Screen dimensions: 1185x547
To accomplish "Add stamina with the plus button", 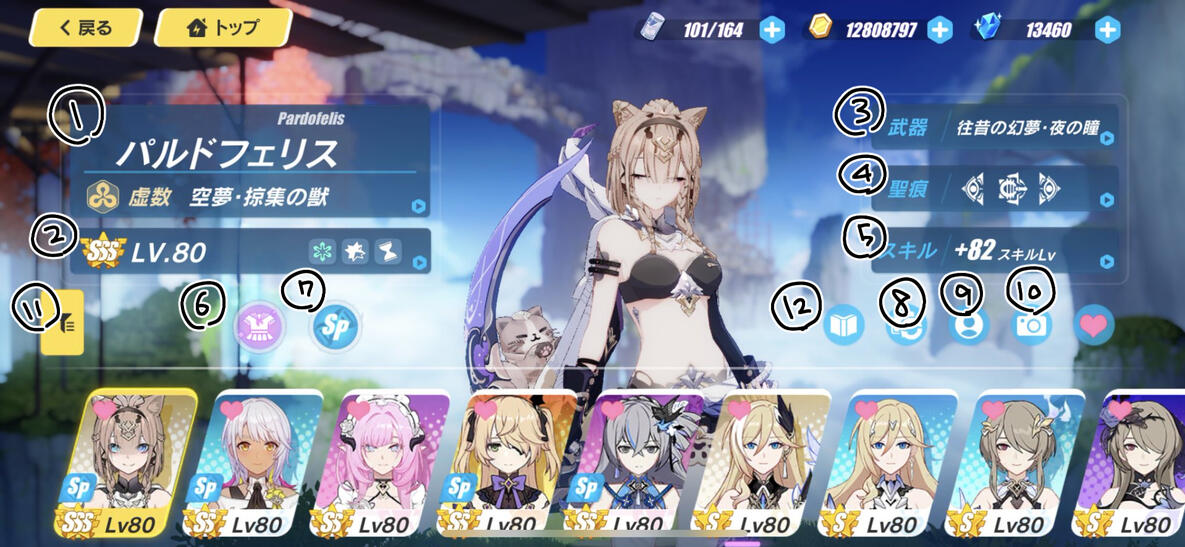I will (772, 30).
